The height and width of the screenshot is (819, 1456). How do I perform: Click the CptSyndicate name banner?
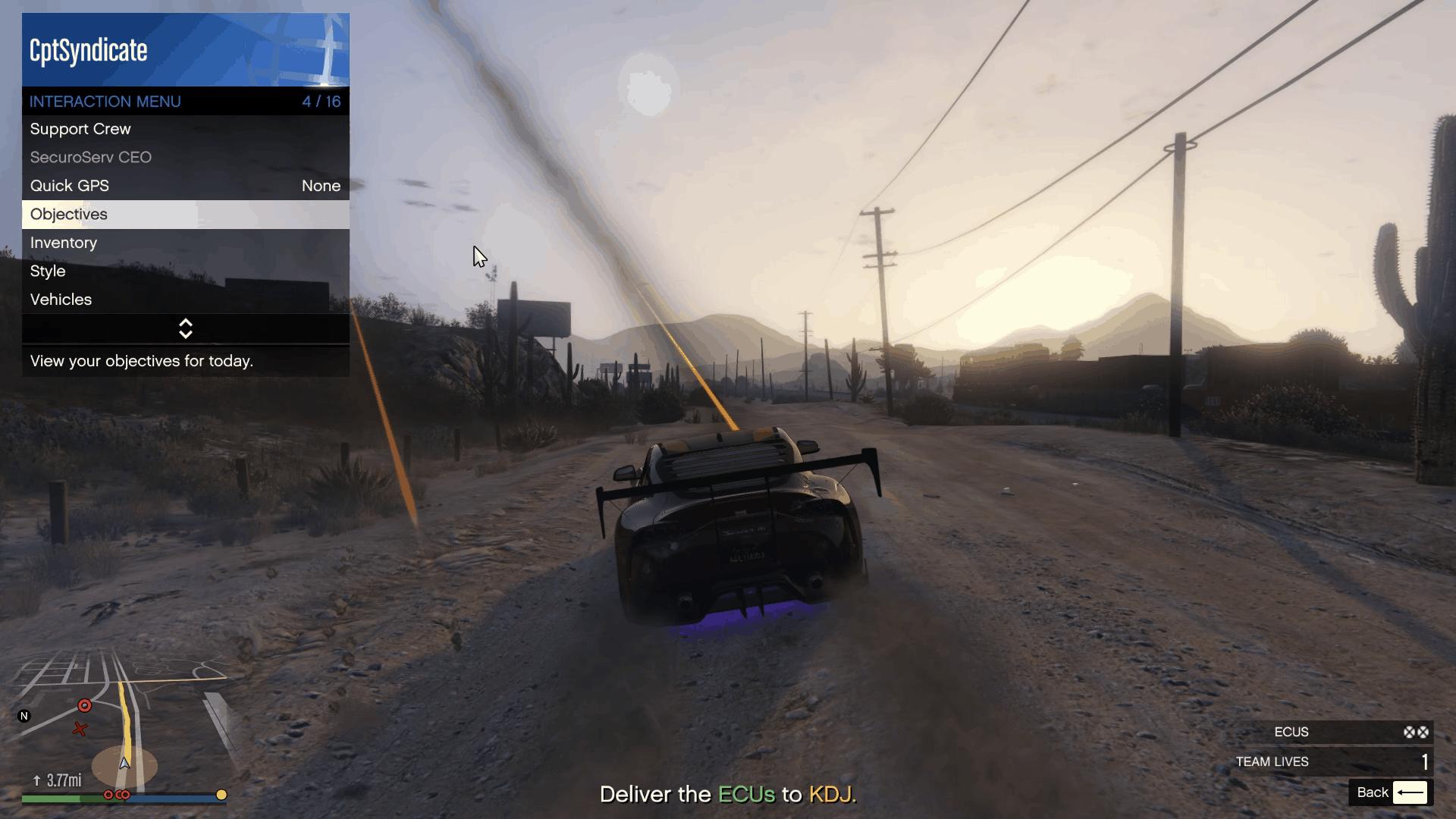coord(88,51)
